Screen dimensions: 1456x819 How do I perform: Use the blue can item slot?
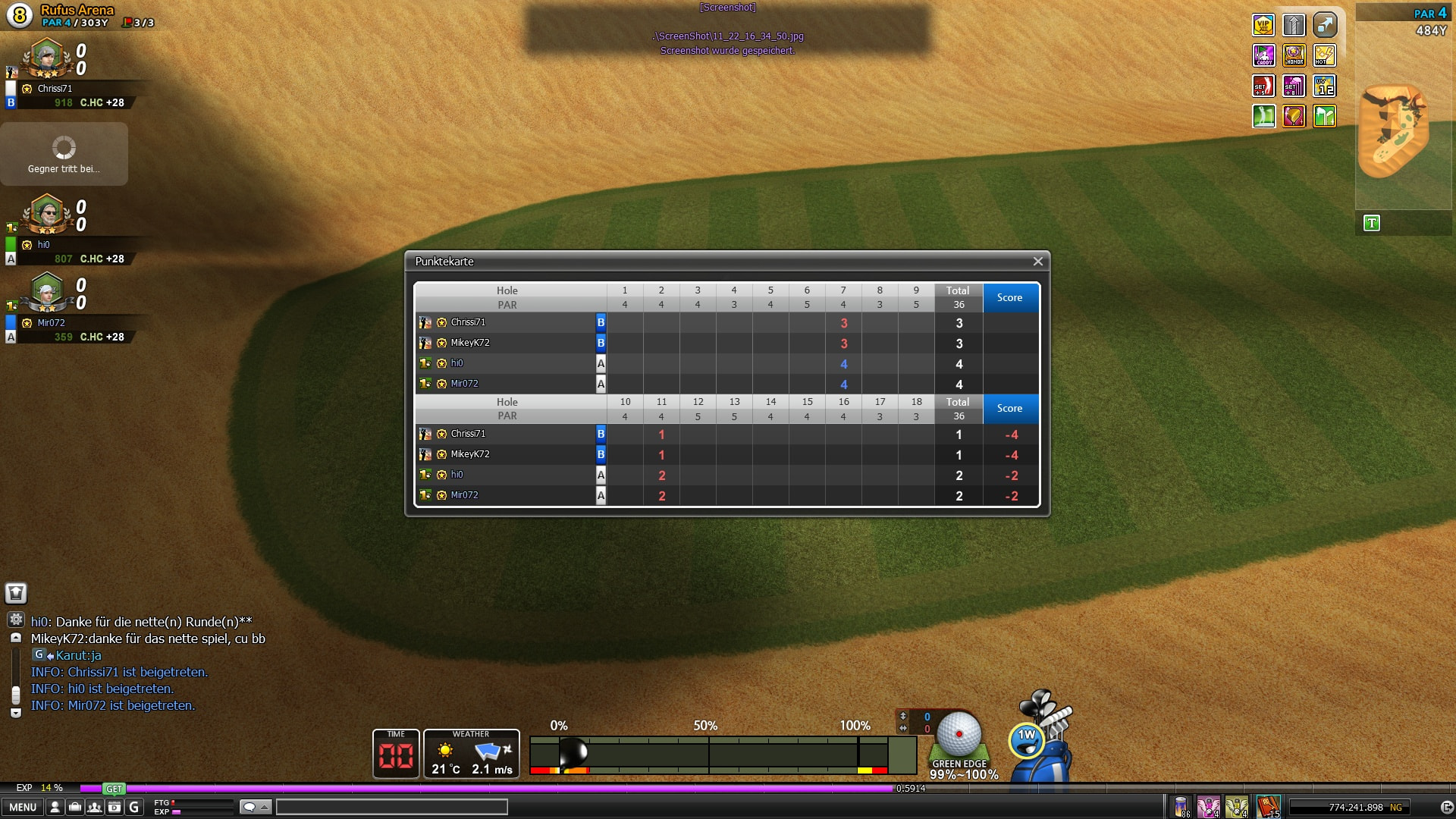point(1181,807)
